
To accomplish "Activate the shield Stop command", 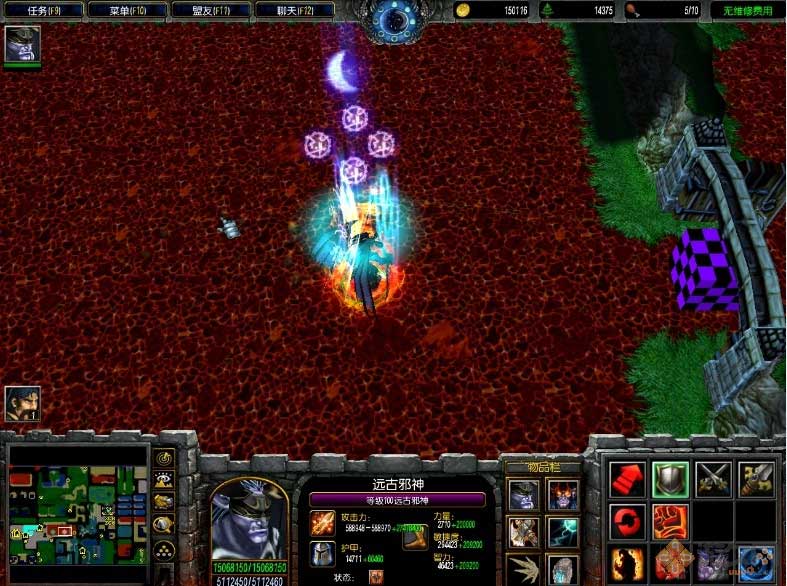I will coord(670,479).
